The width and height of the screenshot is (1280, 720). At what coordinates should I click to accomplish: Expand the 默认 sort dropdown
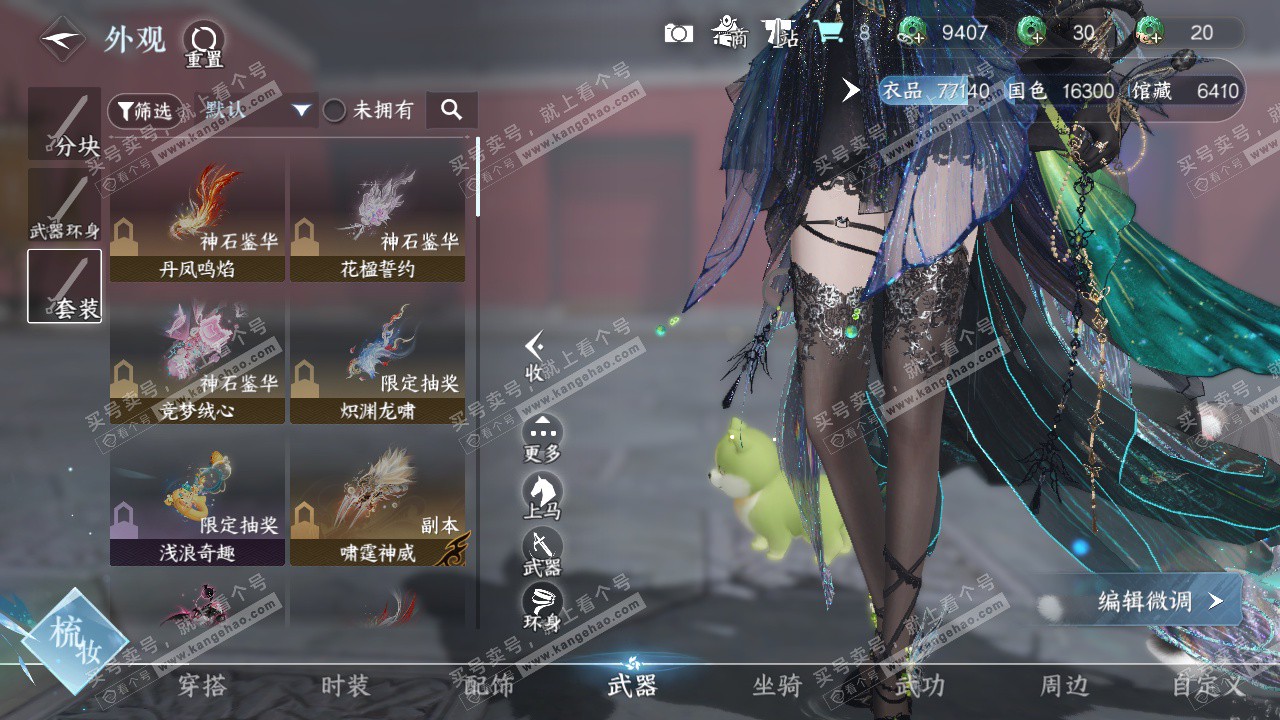click(x=256, y=110)
